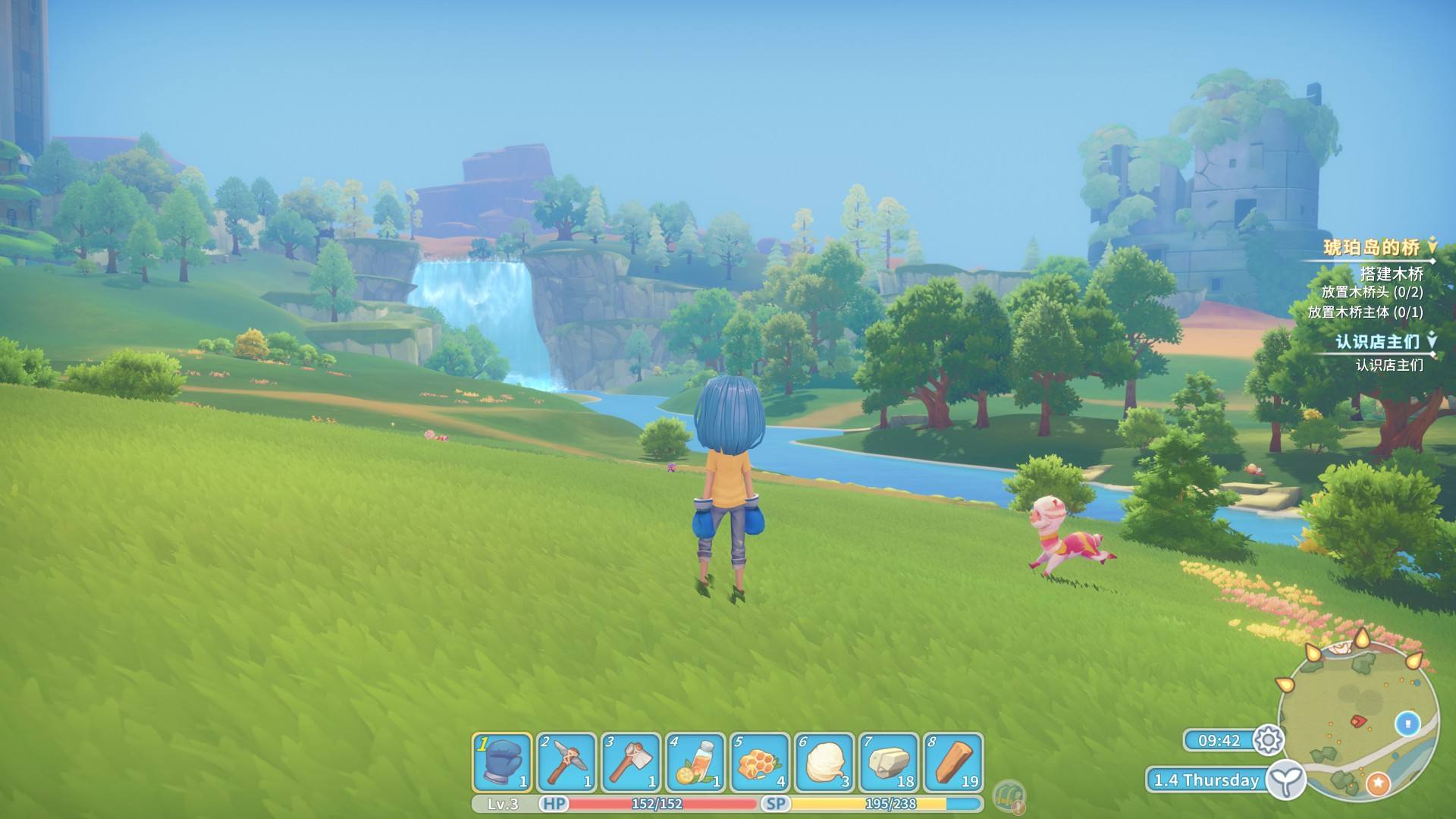This screenshot has height=819, width=1456.
Task: Click the orange star marker on minimap
Action: coord(1377,783)
